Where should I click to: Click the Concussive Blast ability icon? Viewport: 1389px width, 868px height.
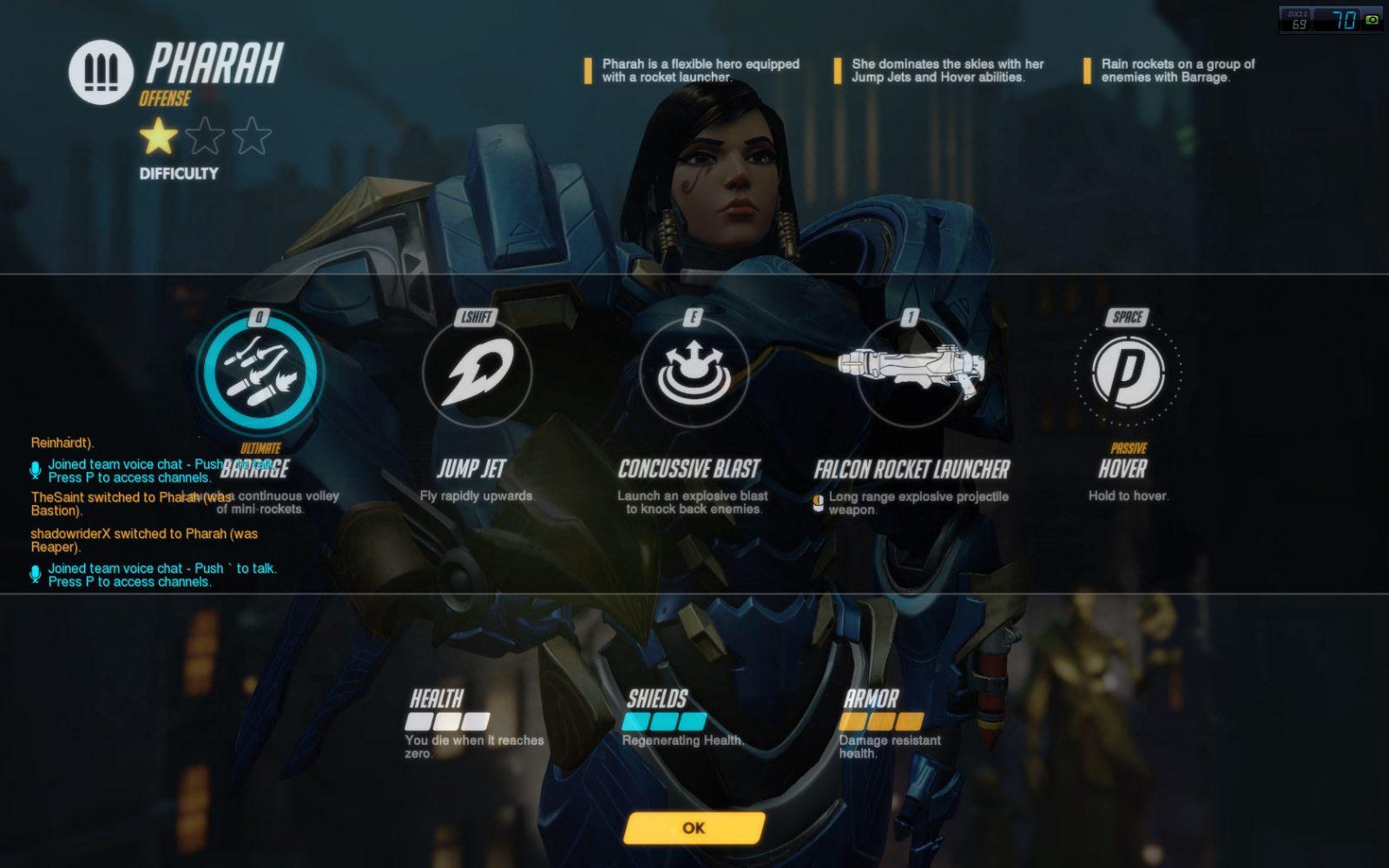(693, 372)
